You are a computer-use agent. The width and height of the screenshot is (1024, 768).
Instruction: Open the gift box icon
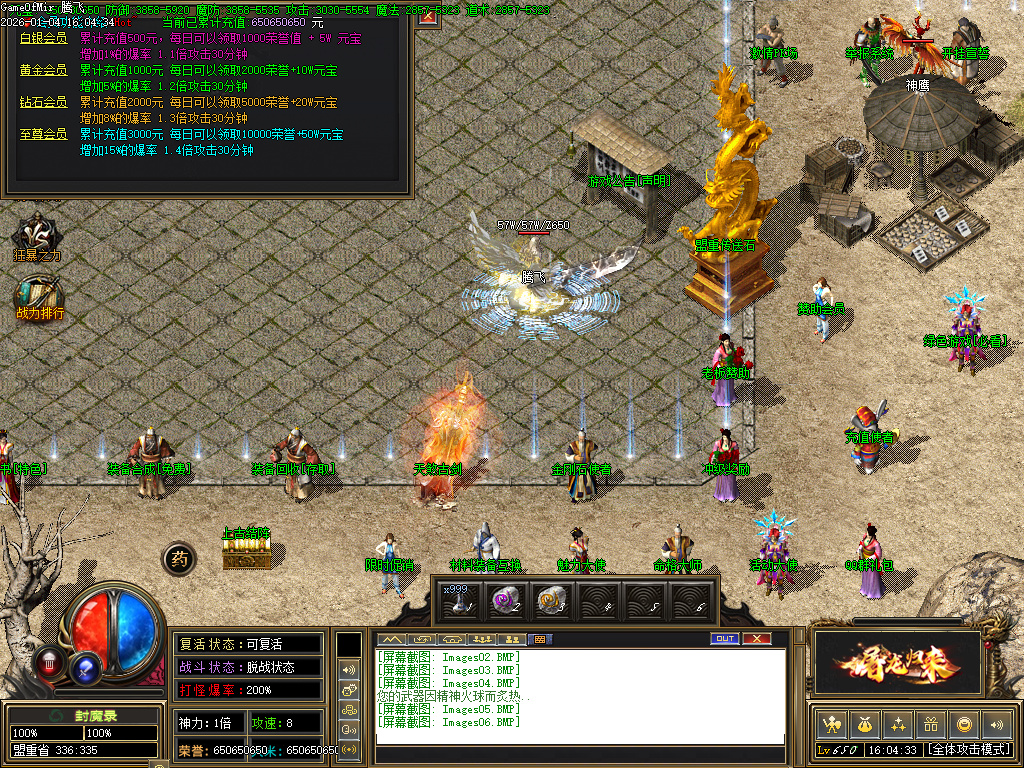coord(930,724)
